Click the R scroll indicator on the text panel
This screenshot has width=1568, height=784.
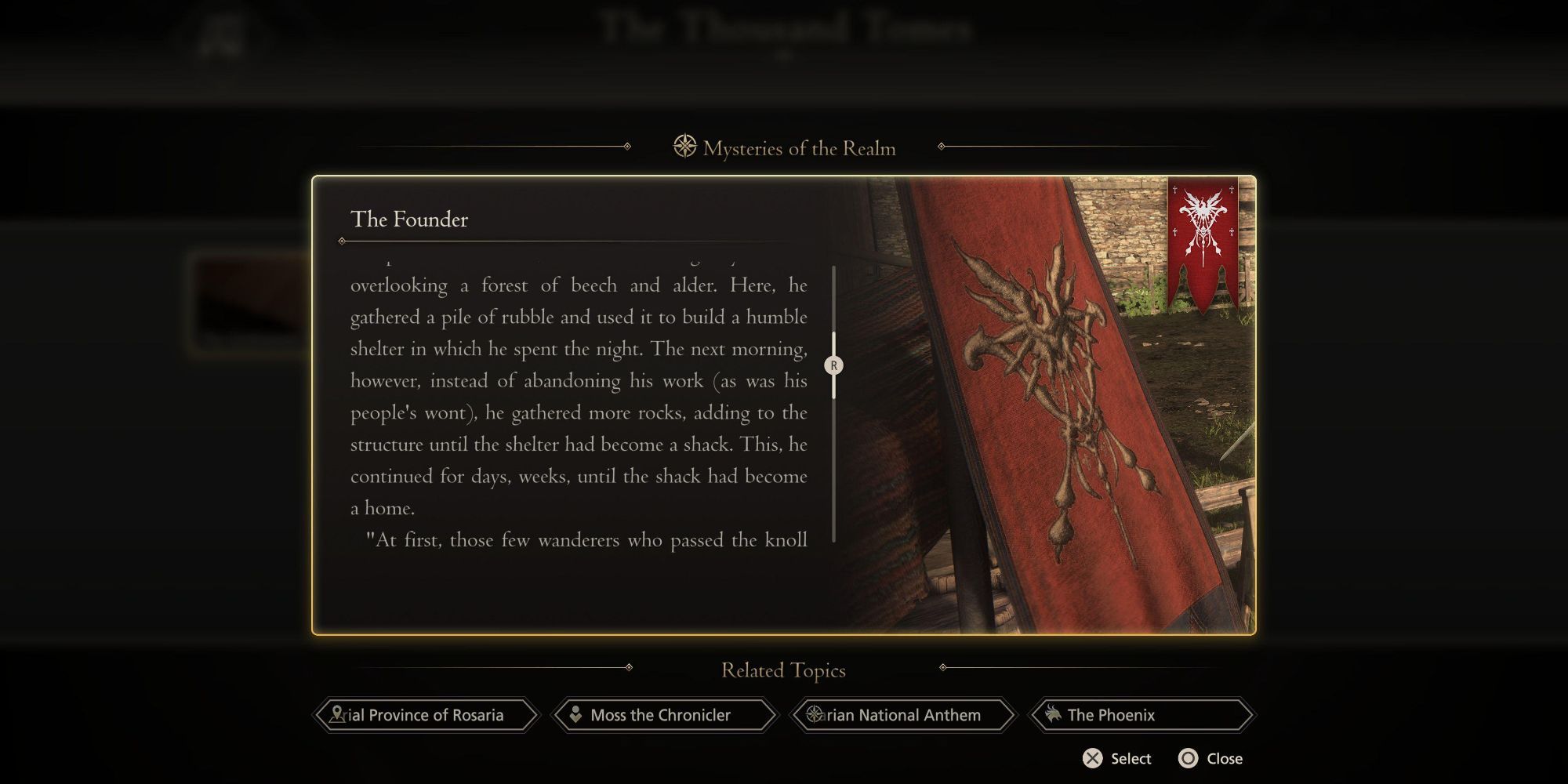coord(834,365)
